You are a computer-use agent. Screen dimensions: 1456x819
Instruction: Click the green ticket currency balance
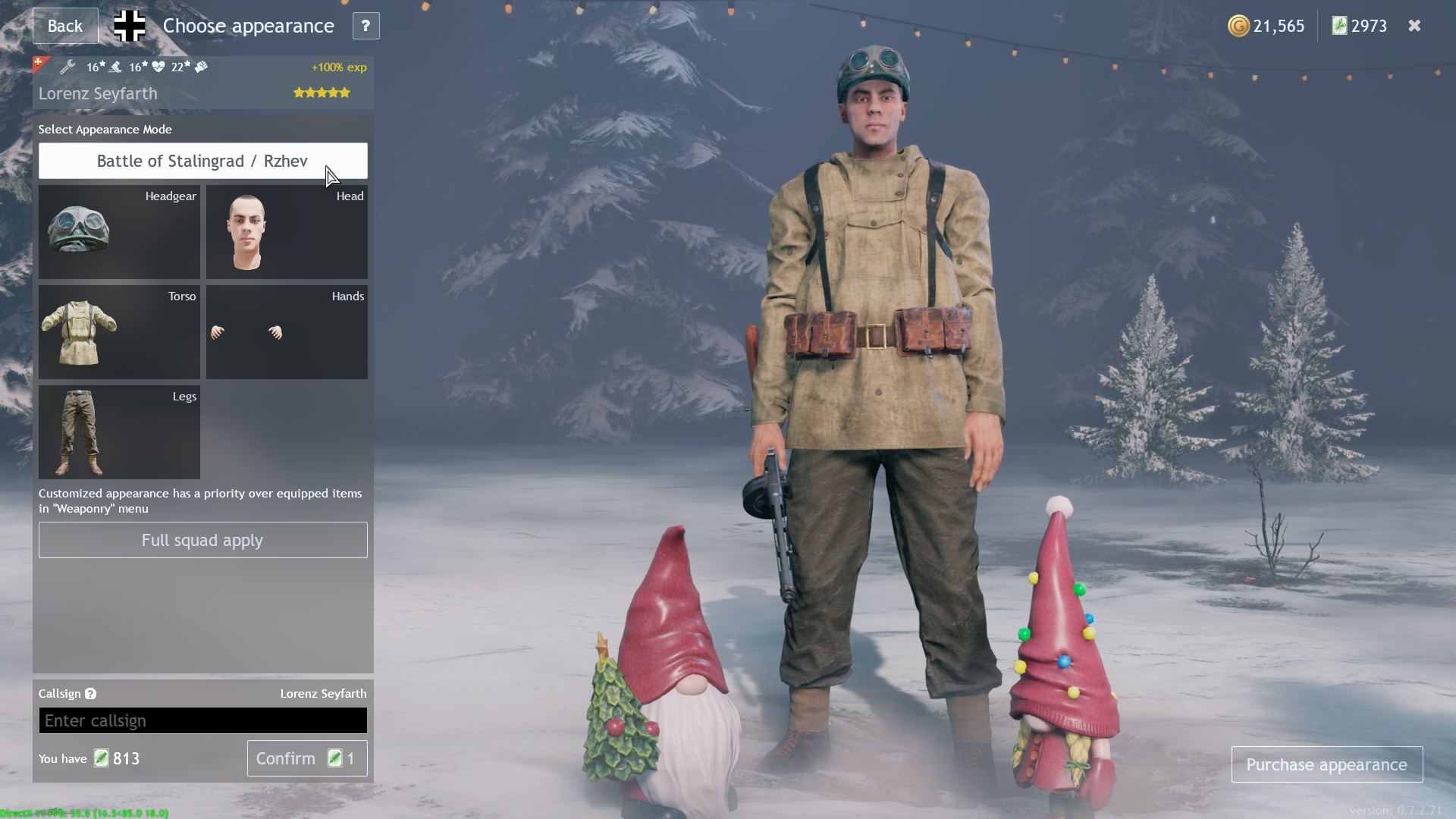pyautogui.click(x=1360, y=26)
